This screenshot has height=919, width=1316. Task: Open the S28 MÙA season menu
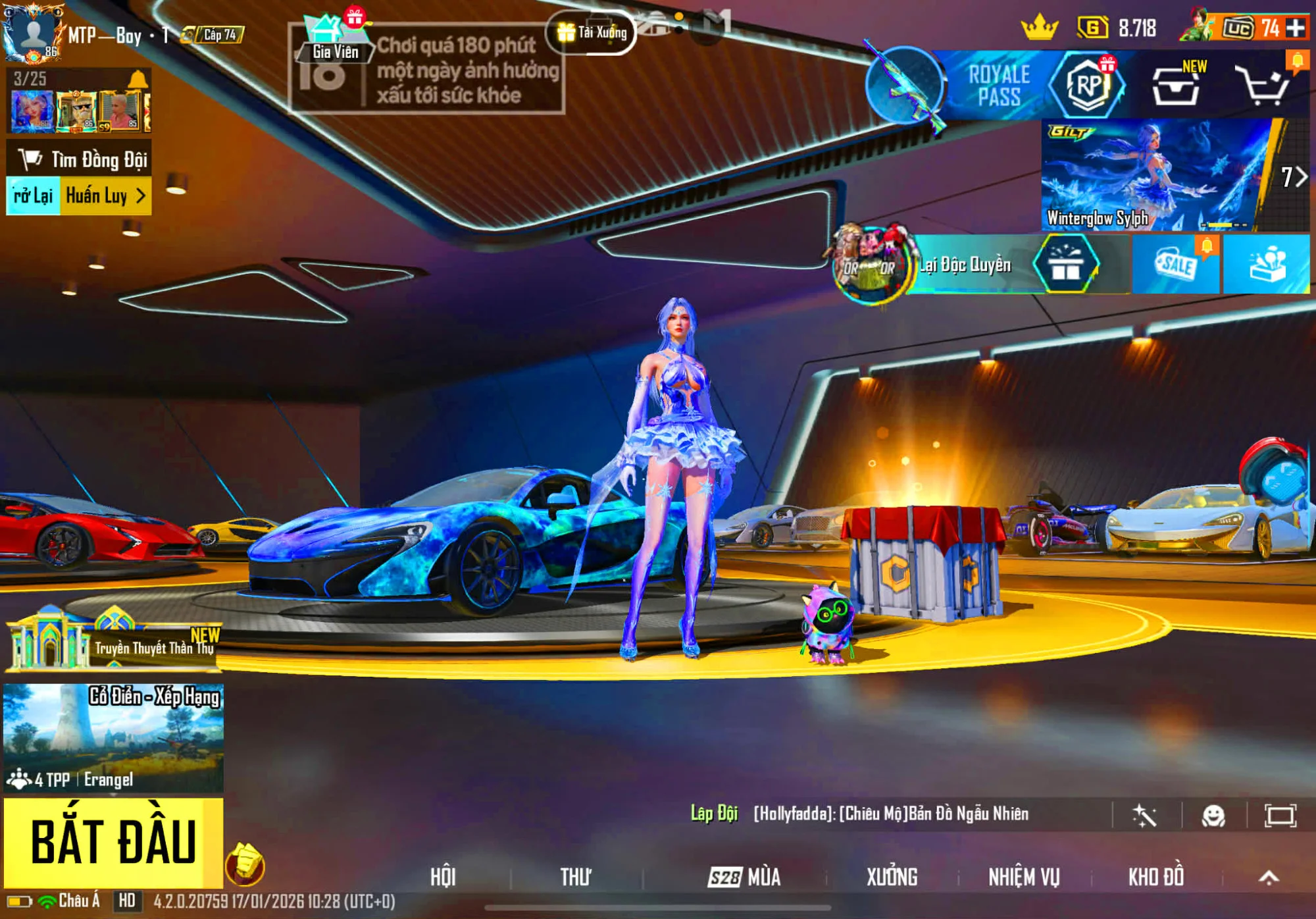[744, 877]
